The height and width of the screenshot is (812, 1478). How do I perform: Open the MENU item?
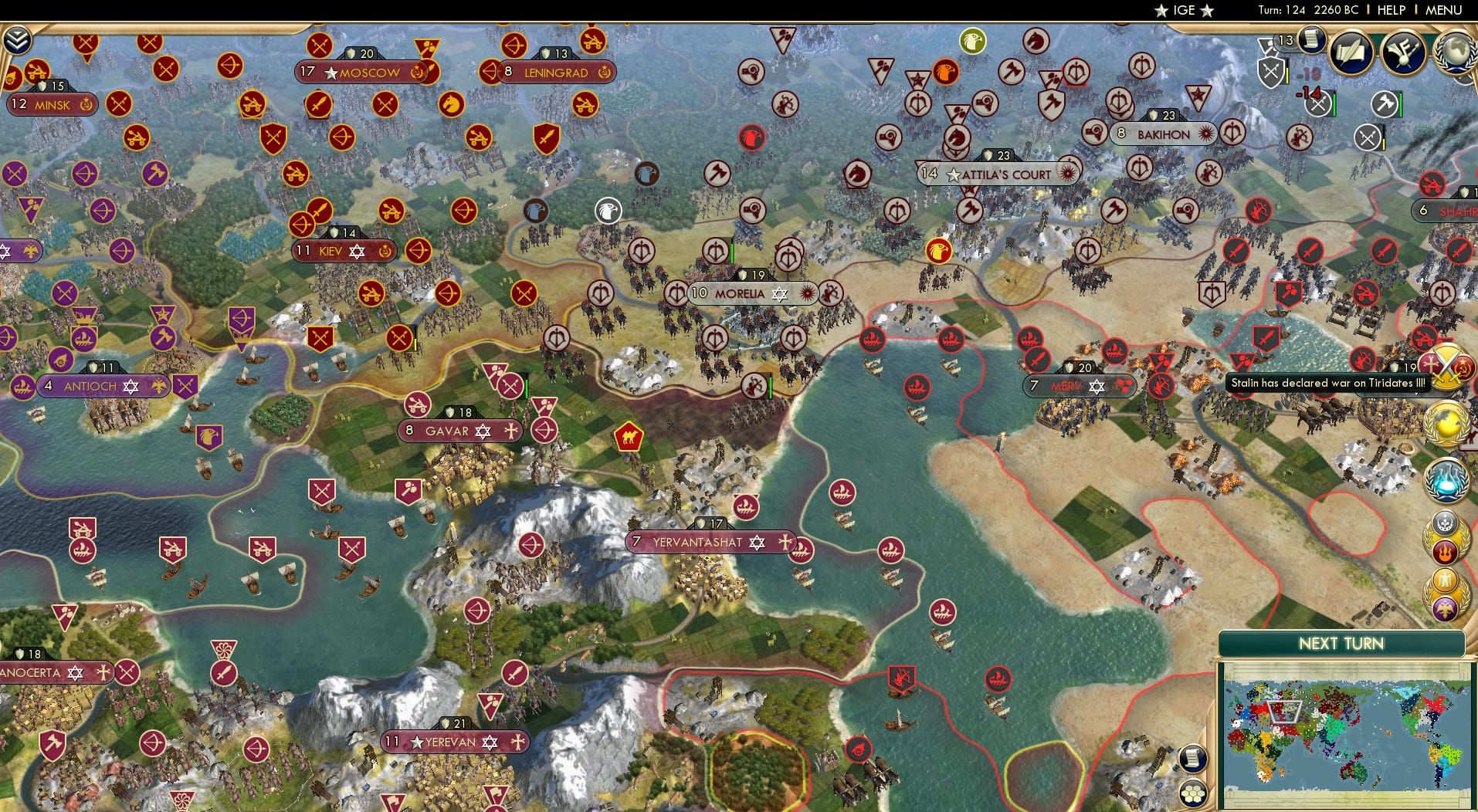coord(1446,10)
